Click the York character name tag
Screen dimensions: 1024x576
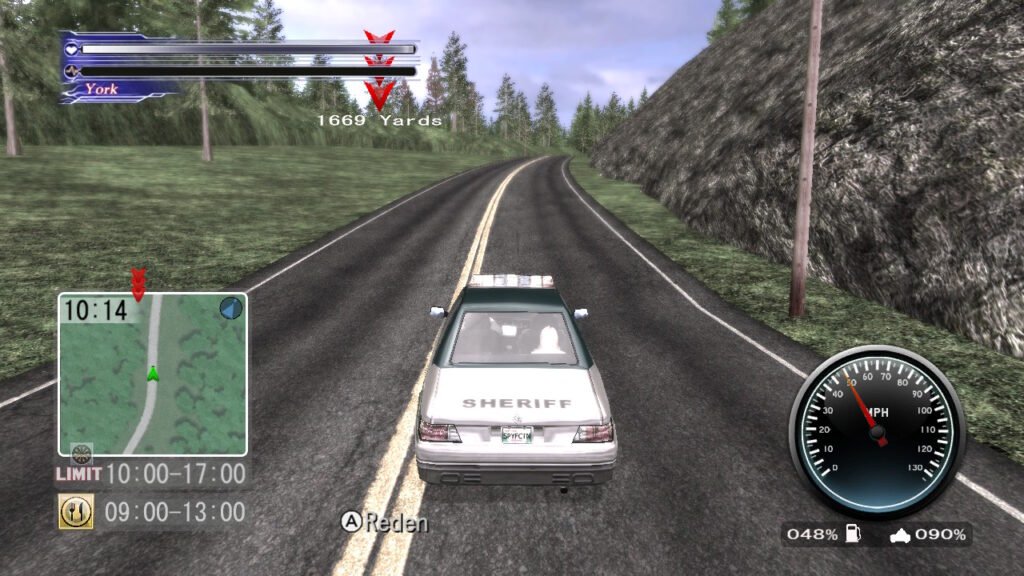(101, 89)
